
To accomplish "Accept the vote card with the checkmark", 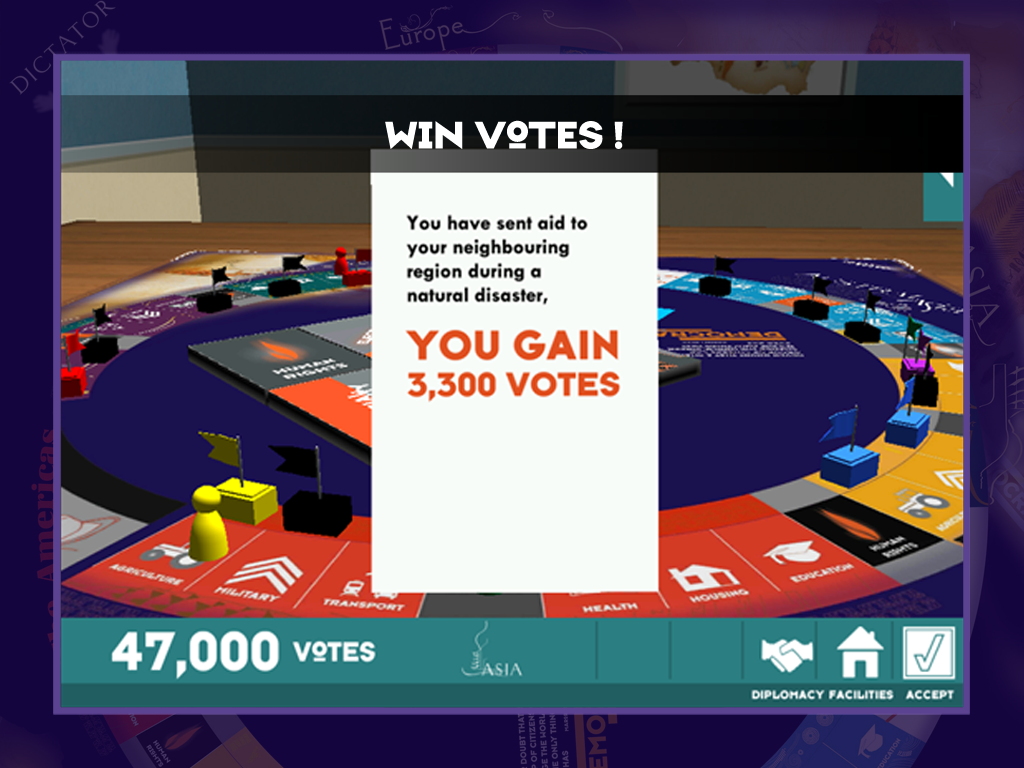I will [929, 653].
